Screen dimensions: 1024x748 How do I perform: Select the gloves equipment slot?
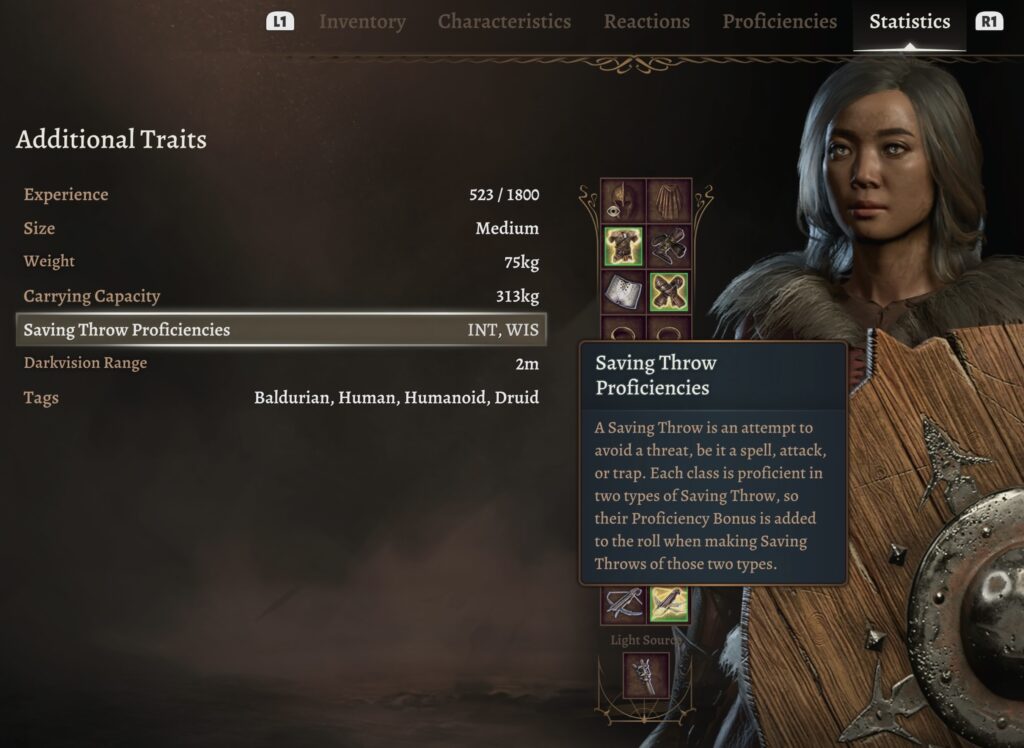tap(669, 246)
